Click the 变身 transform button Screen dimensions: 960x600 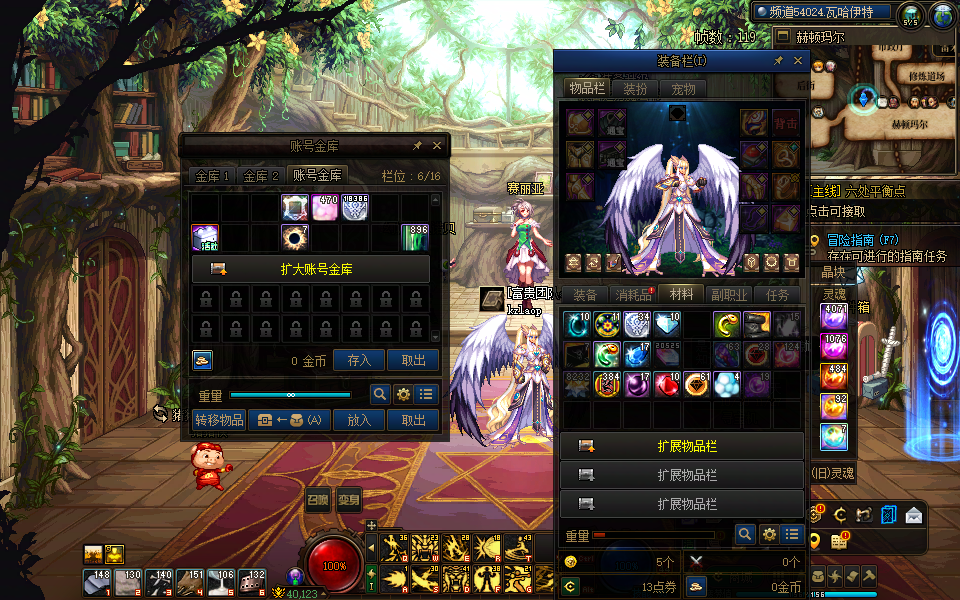349,501
